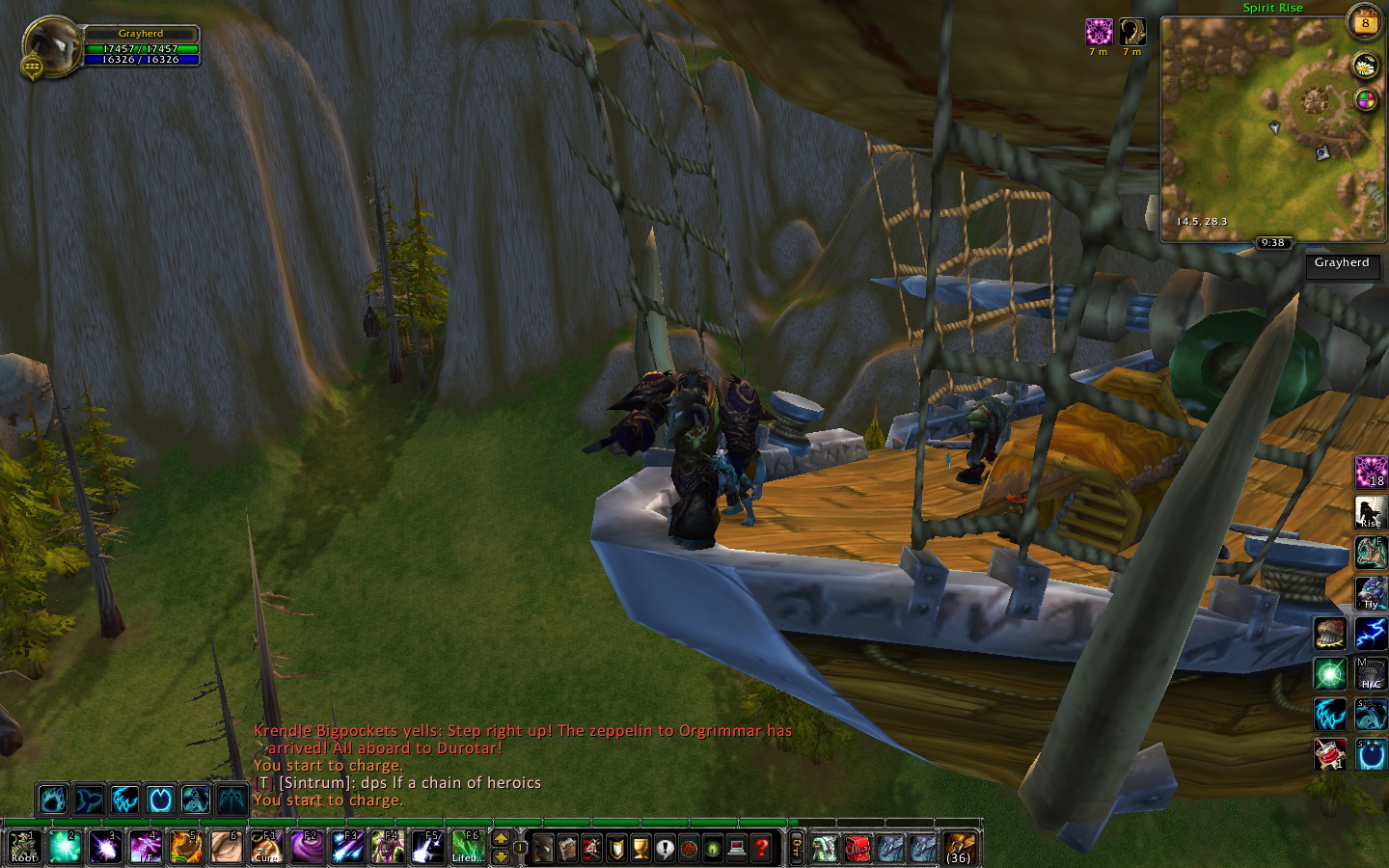
Task: Open the keyring button
Action: (x=796, y=848)
